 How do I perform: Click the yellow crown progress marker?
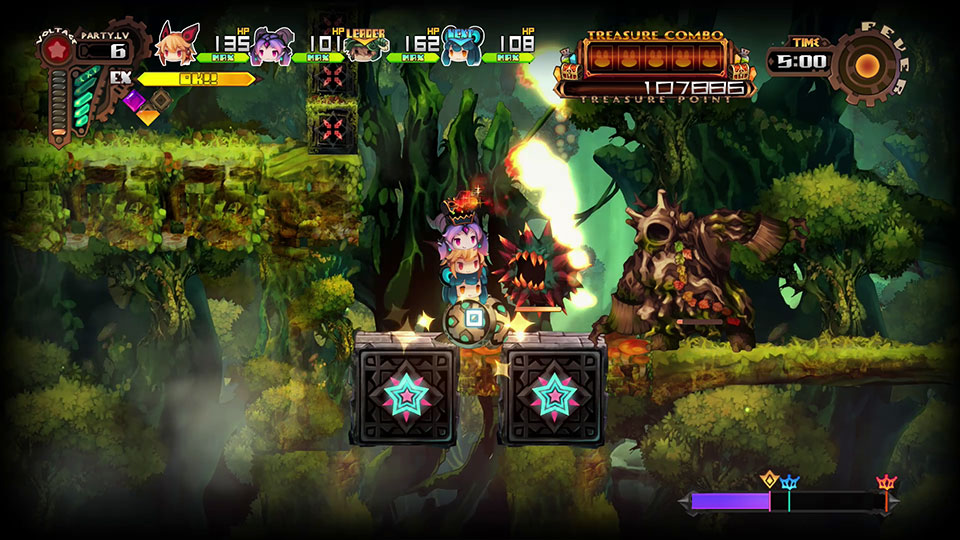point(769,480)
